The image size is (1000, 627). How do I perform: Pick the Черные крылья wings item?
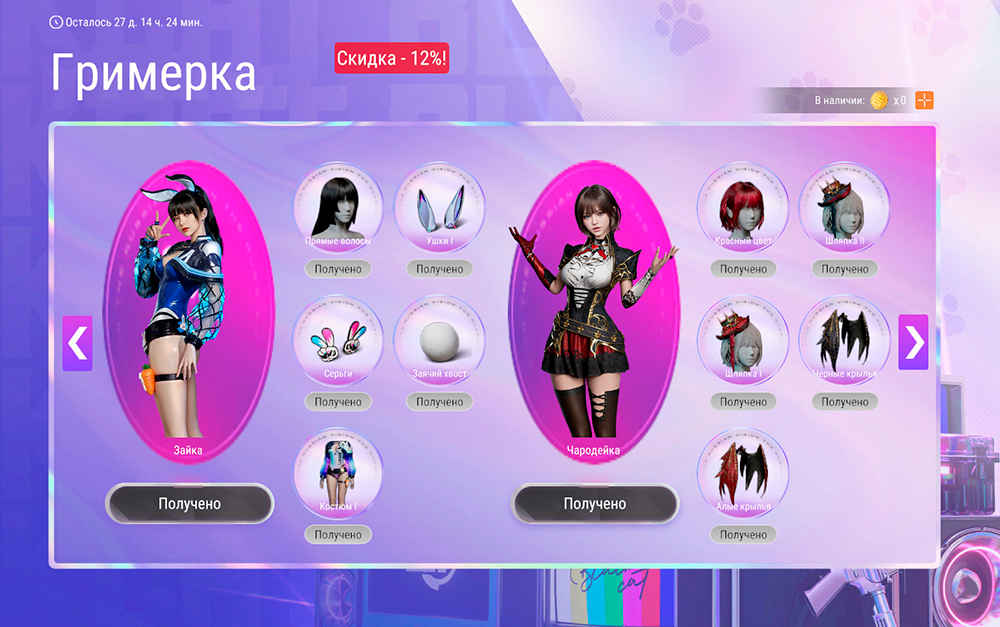click(x=845, y=340)
